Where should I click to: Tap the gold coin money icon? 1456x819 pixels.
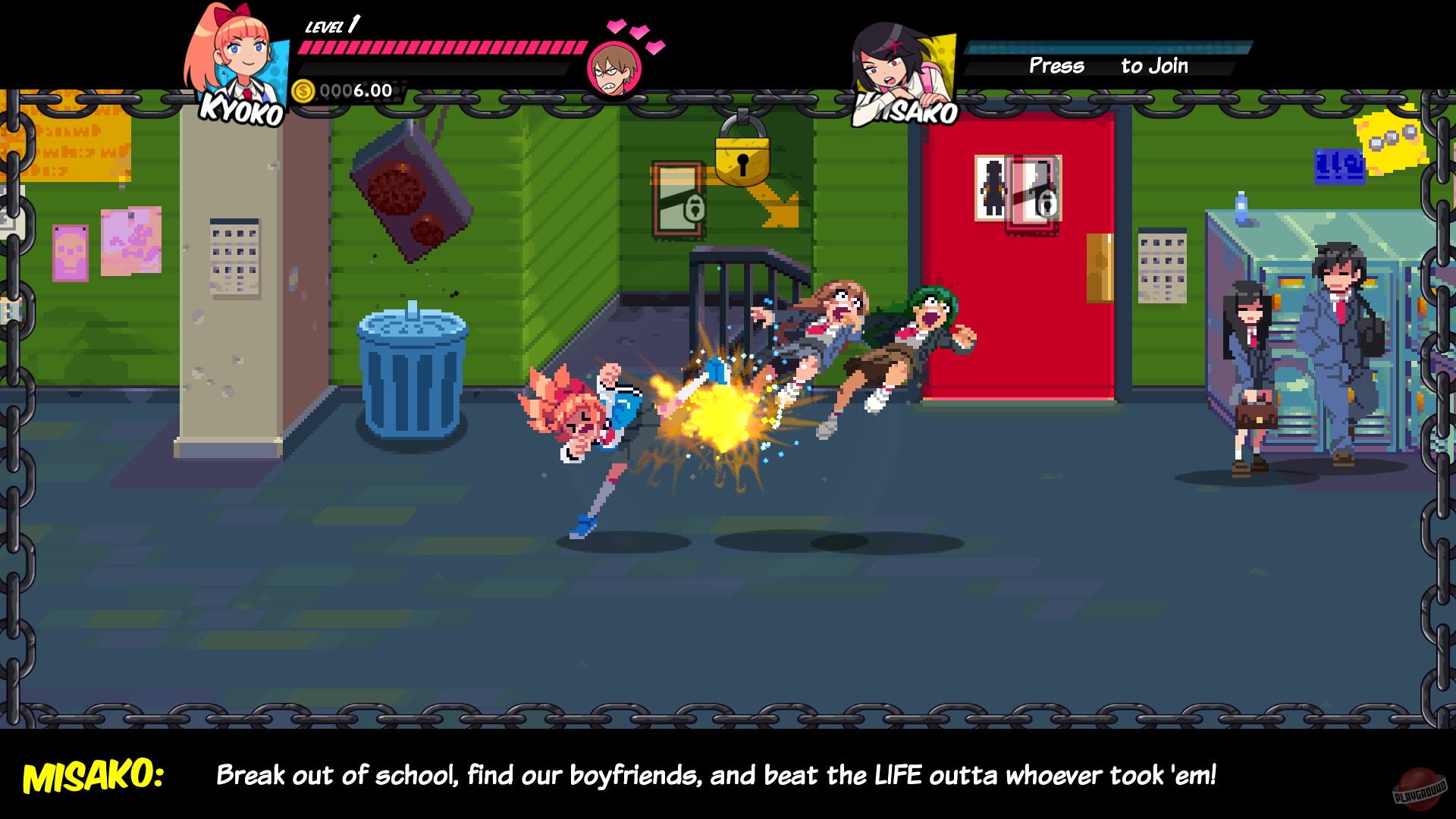303,91
